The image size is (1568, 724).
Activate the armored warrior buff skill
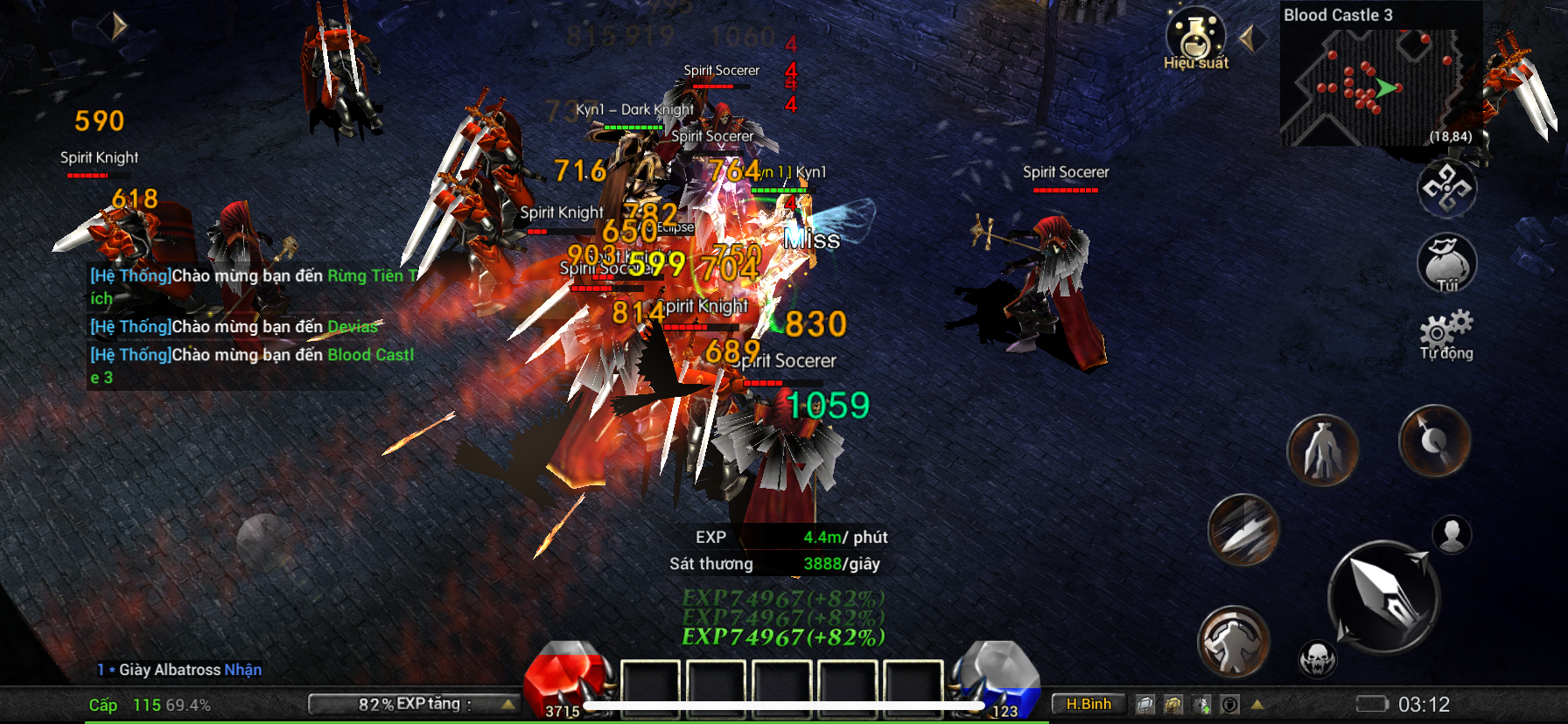(x=1234, y=642)
